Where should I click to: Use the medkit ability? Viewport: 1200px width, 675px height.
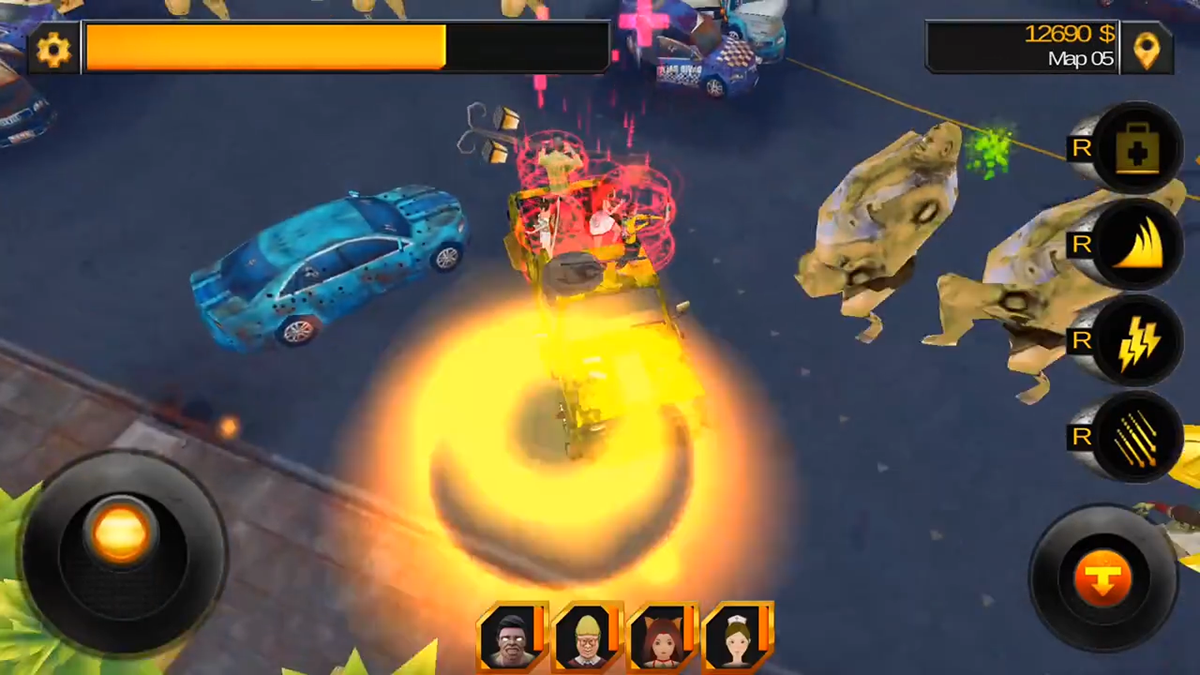1136,150
